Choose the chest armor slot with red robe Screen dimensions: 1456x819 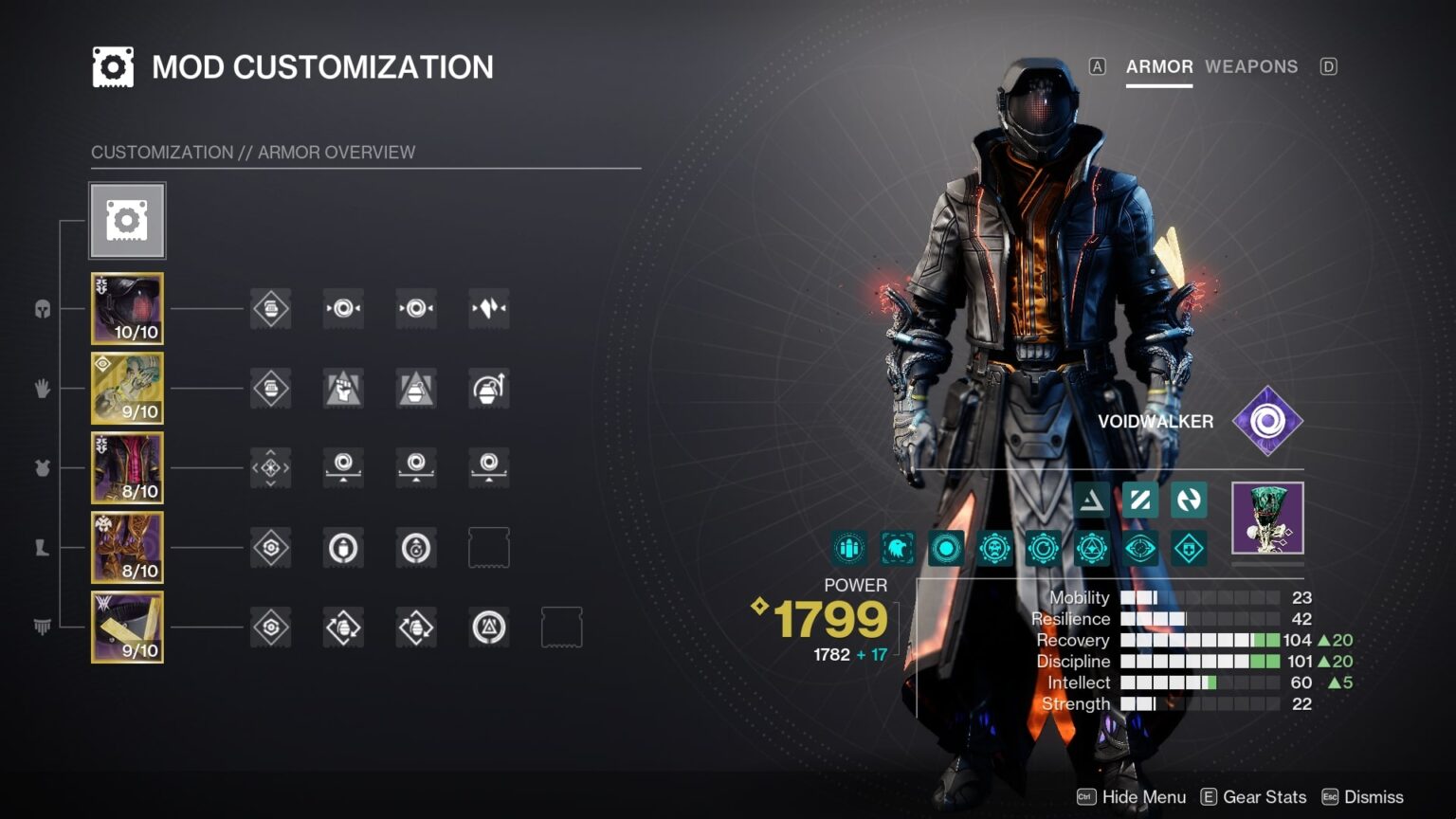pos(127,468)
